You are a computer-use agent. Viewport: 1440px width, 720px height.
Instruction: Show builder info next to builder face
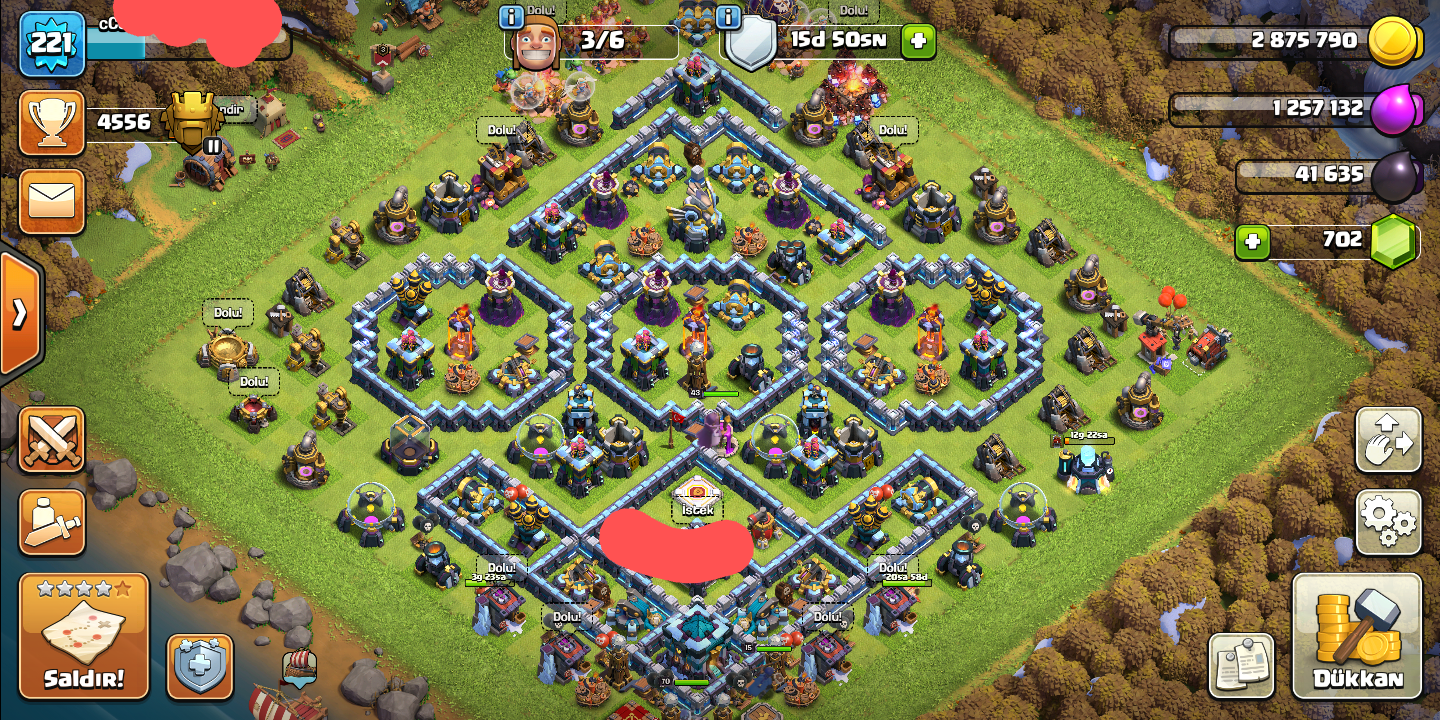coord(511,17)
